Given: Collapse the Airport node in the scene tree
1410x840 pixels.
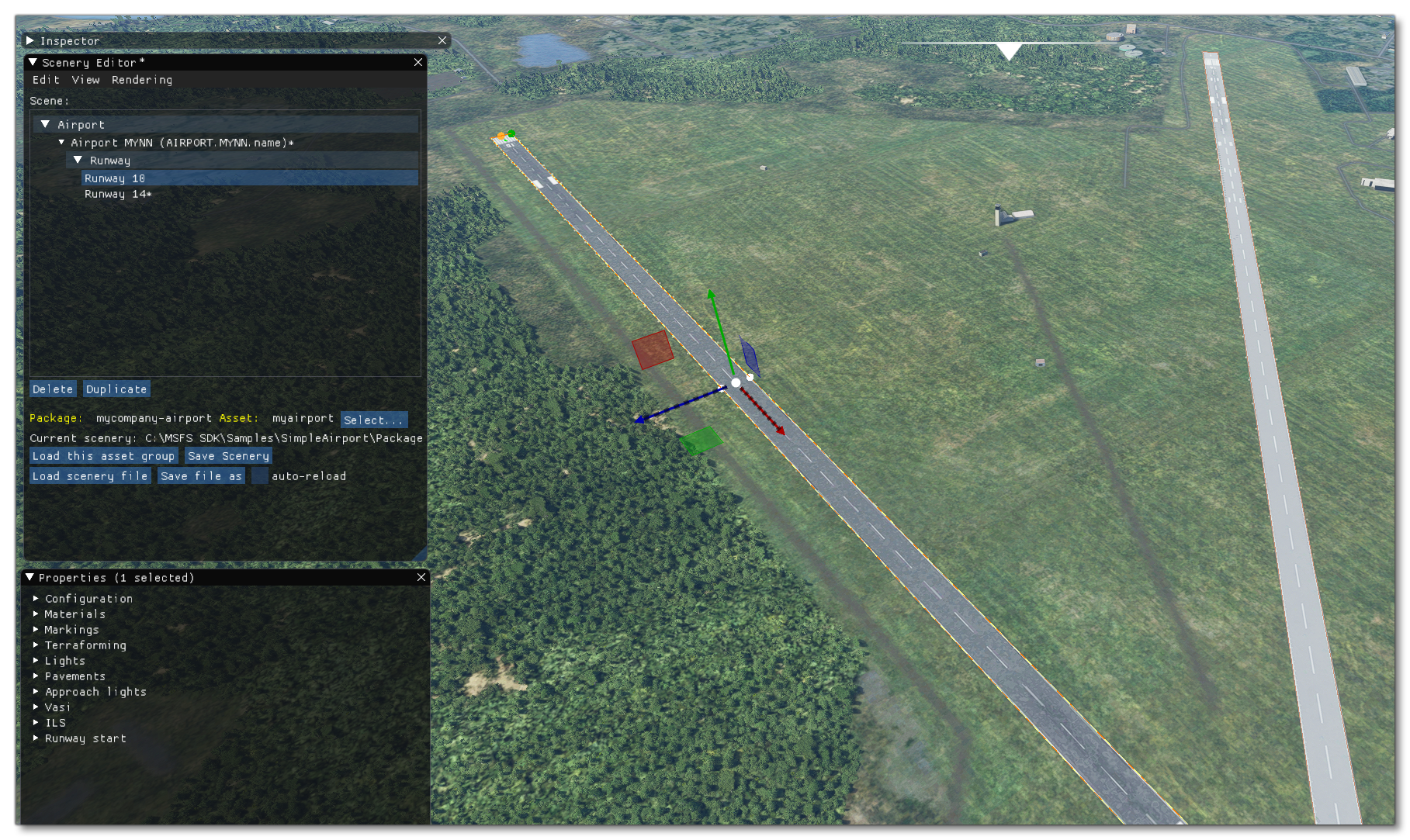Looking at the screenshot, I should tap(46, 124).
